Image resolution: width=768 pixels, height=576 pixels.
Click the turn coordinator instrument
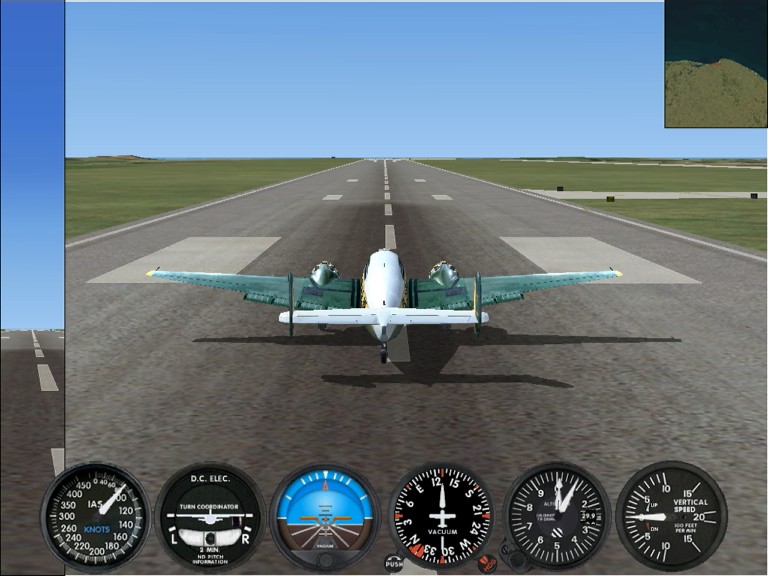pos(211,516)
